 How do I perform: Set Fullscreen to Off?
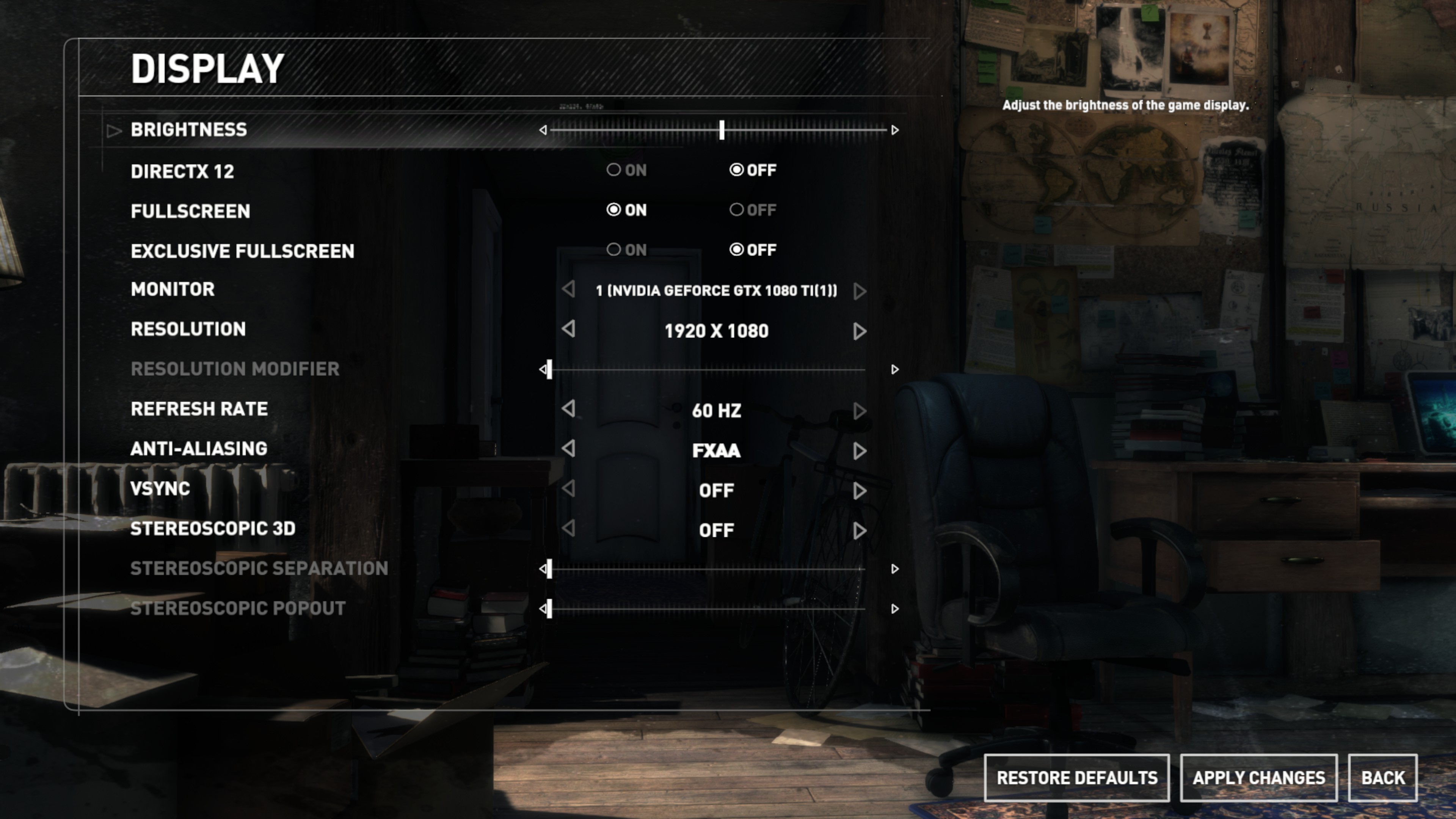click(x=736, y=210)
